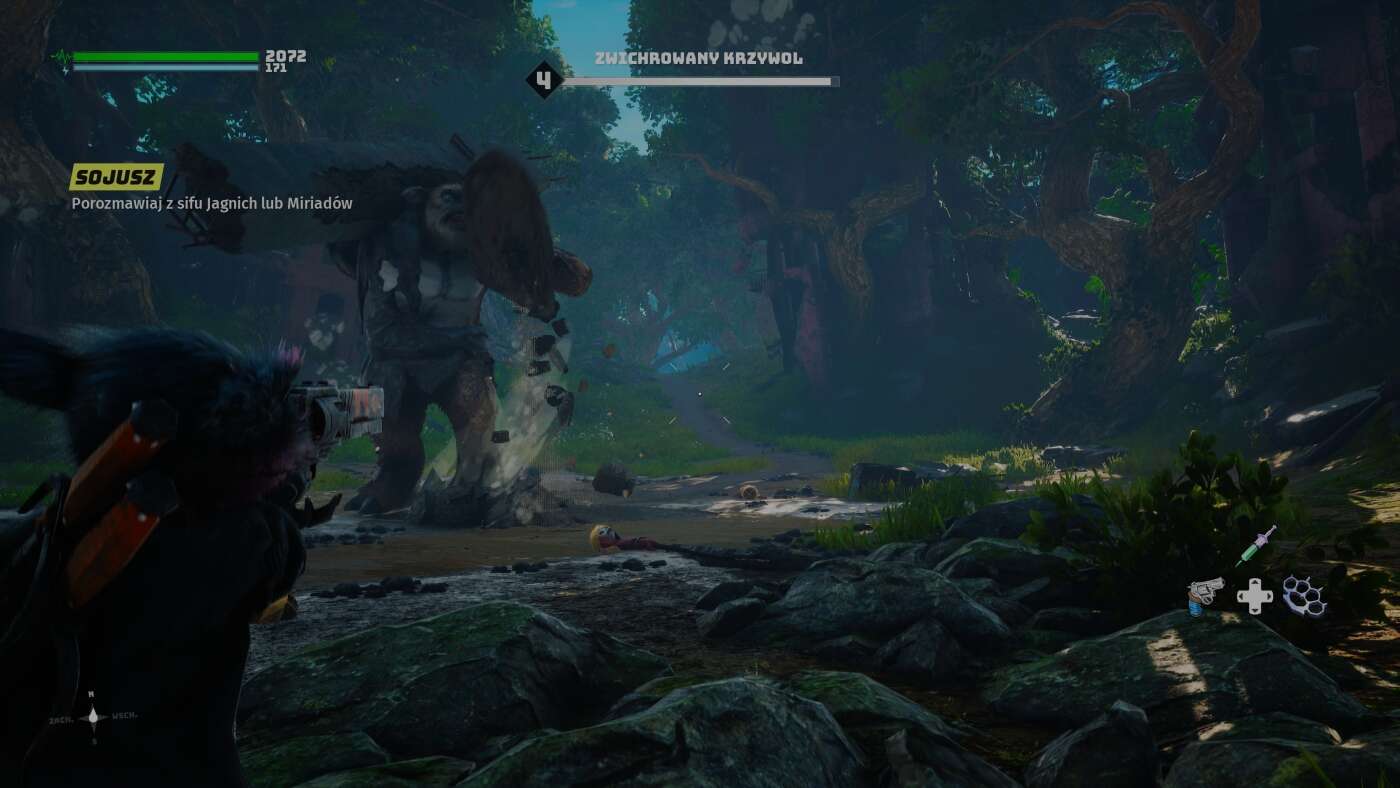Select the revolver ranged weapon icon
1400x788 pixels.
pos(1203,594)
